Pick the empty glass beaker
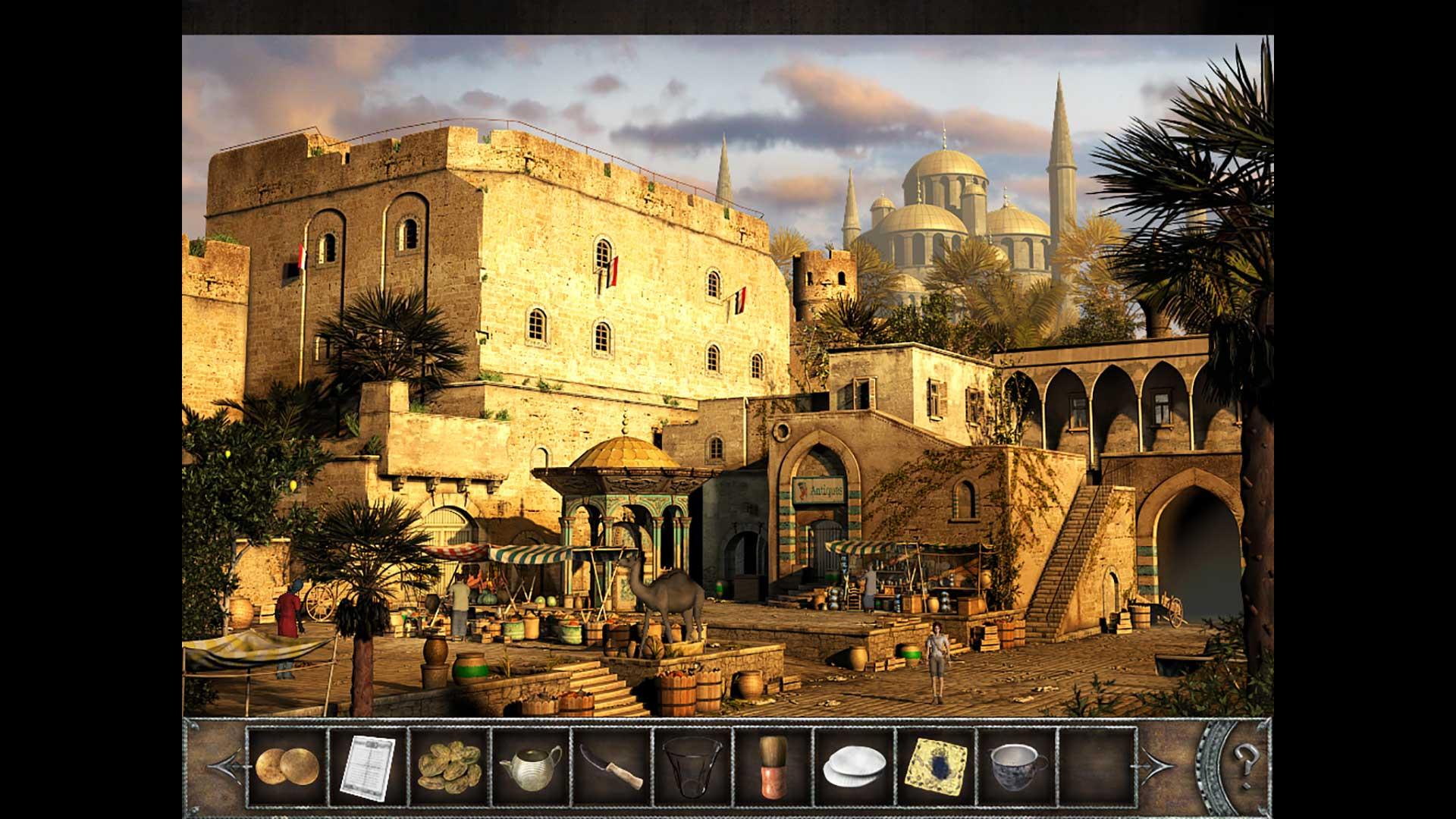The height and width of the screenshot is (819, 1456). 692,766
